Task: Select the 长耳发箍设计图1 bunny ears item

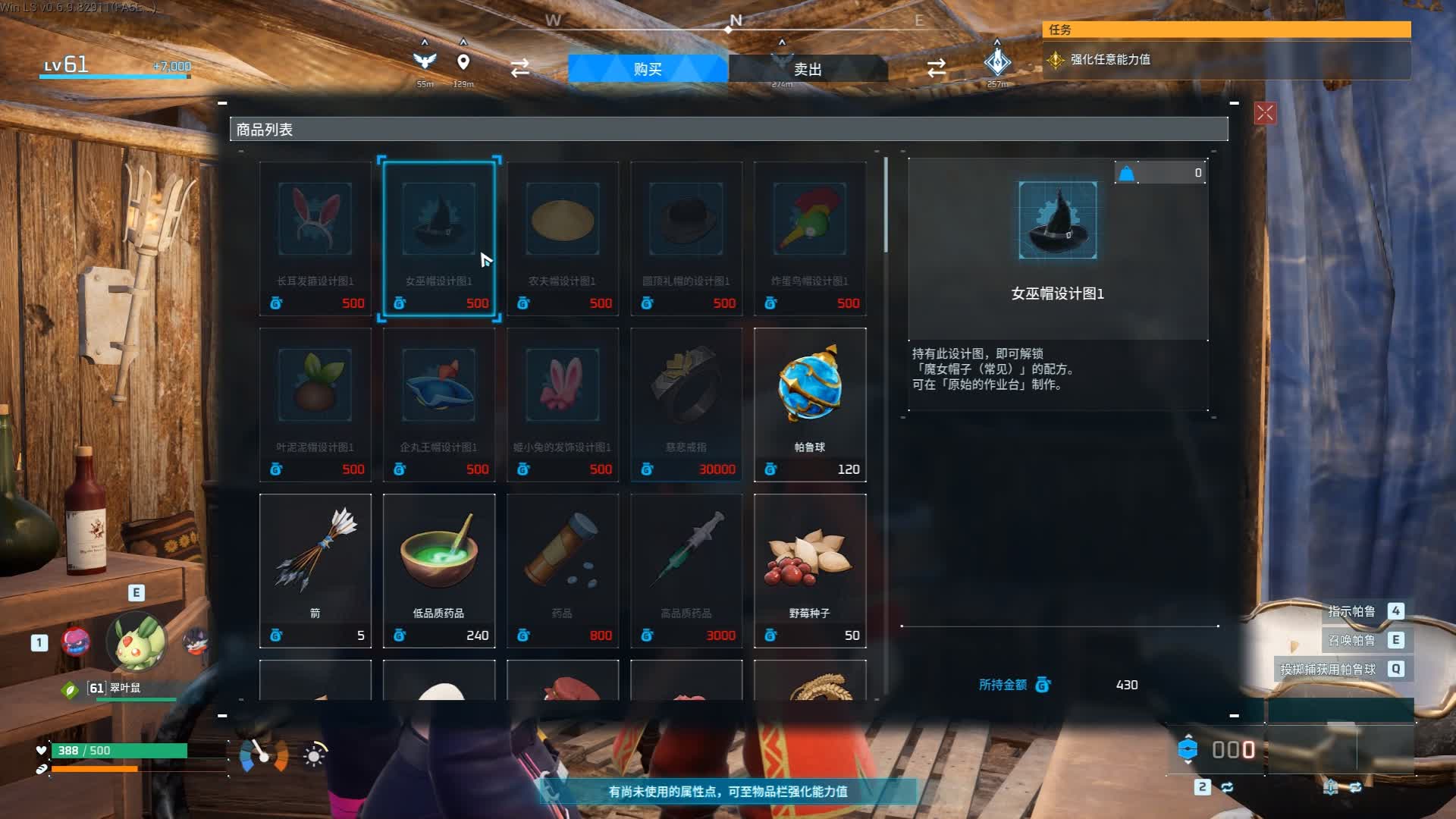Action: click(315, 238)
